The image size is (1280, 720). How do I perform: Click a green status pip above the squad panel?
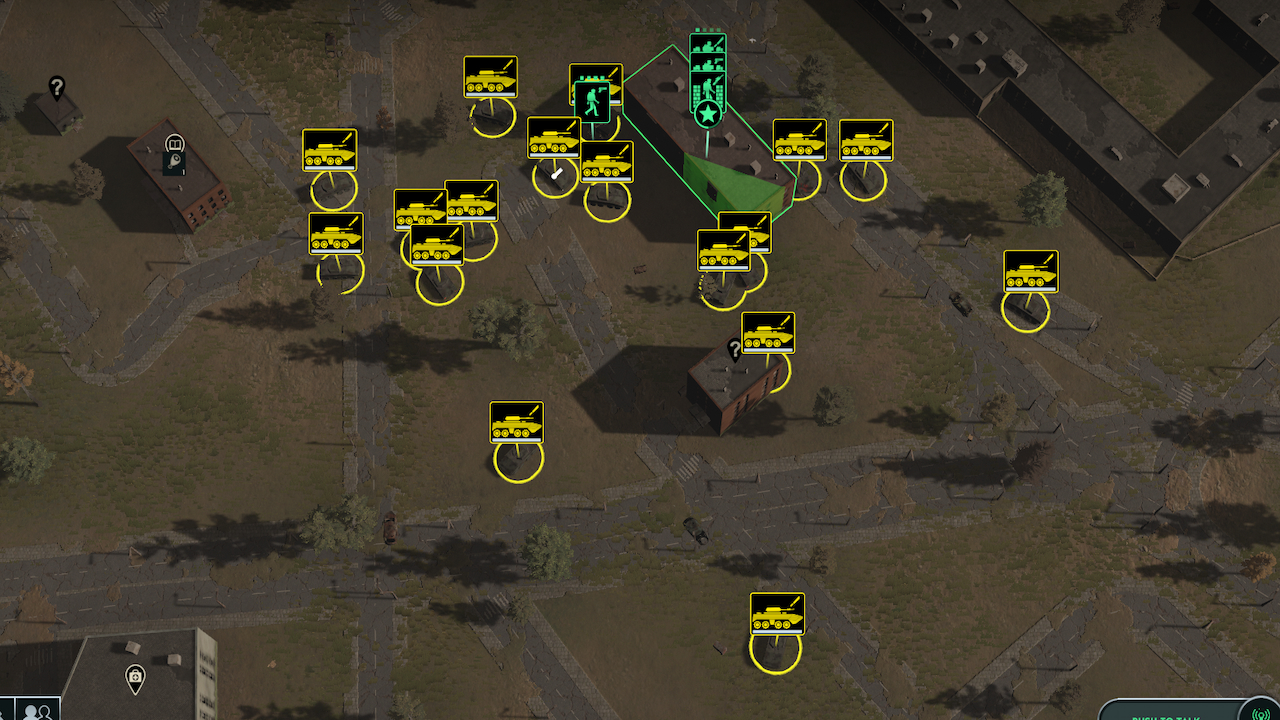(697, 29)
